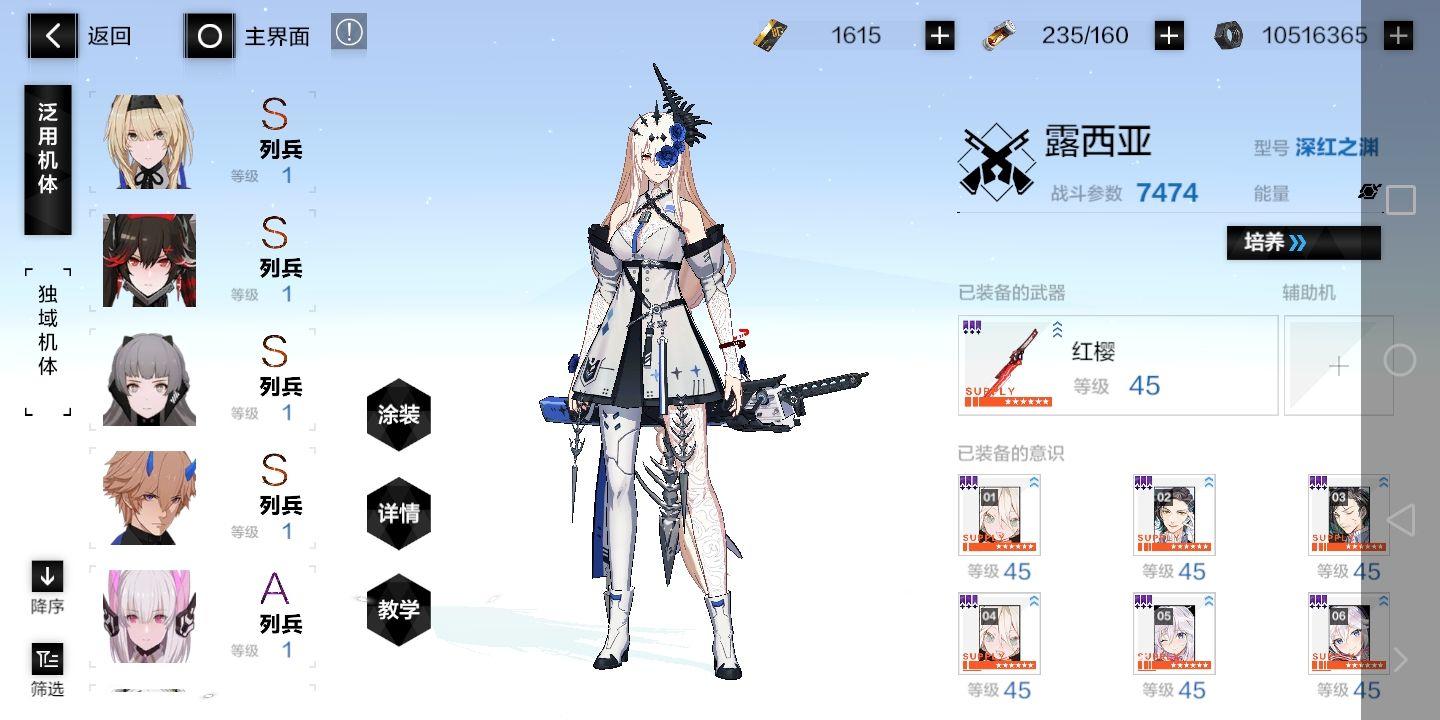The height and width of the screenshot is (720, 1440).
Task: Tick the square checkbox near the 能量 bar
Action: 1400,200
